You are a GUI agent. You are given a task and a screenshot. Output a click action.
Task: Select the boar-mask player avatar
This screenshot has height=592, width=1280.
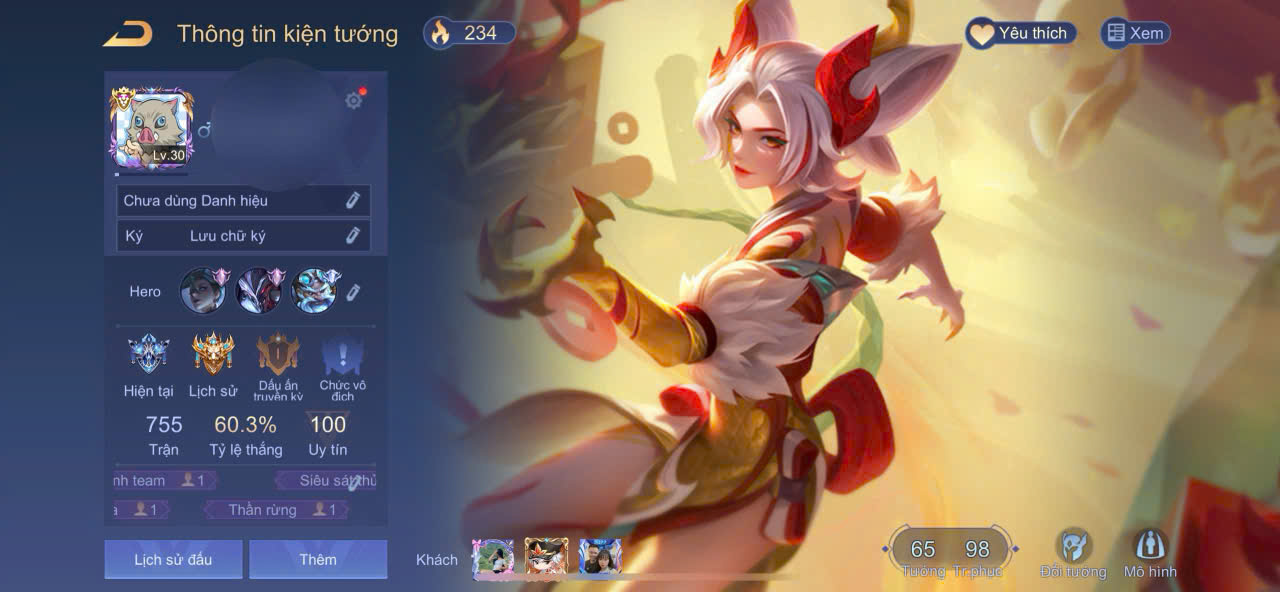[151, 127]
